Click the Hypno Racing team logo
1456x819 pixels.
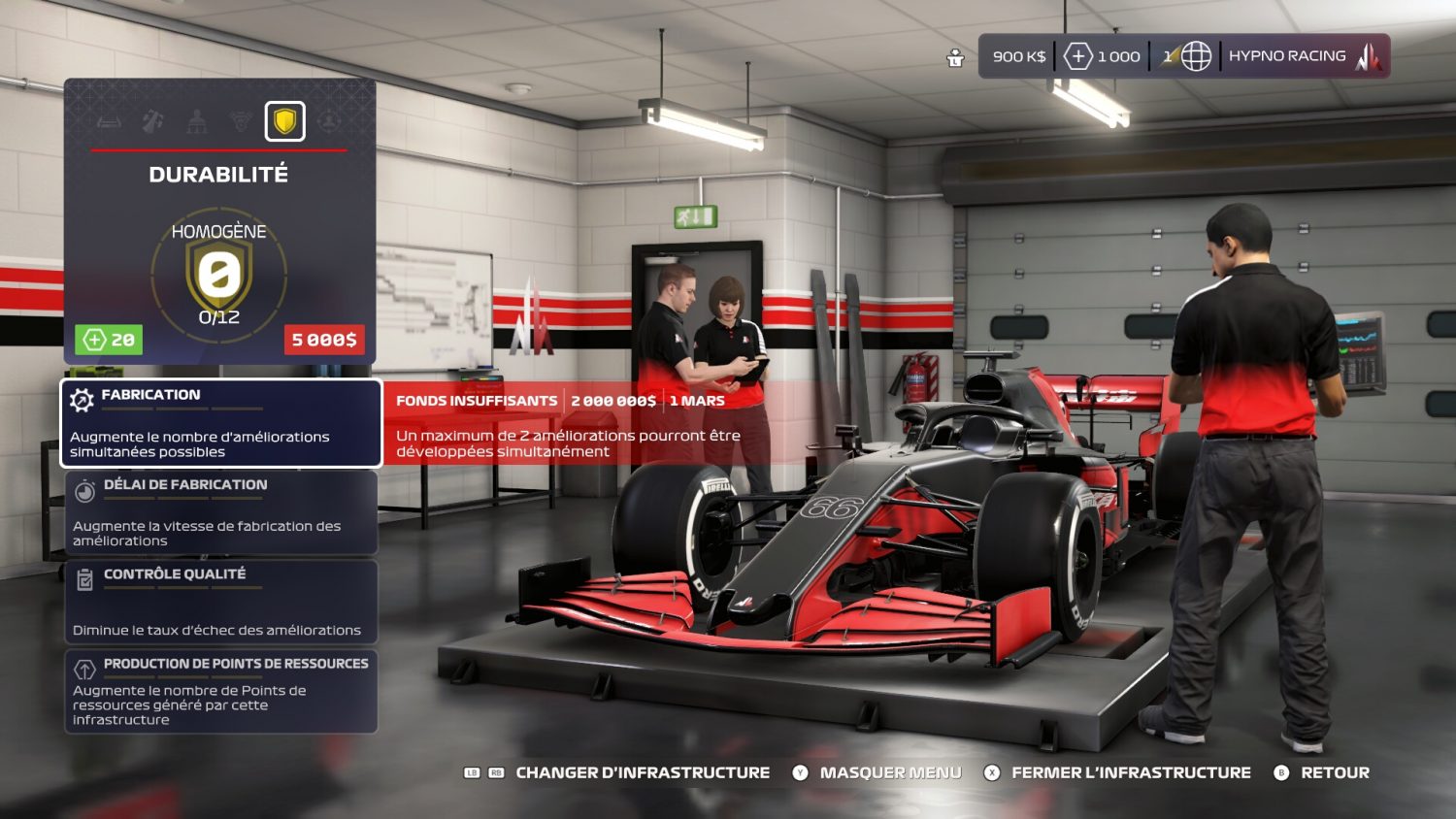(1369, 57)
